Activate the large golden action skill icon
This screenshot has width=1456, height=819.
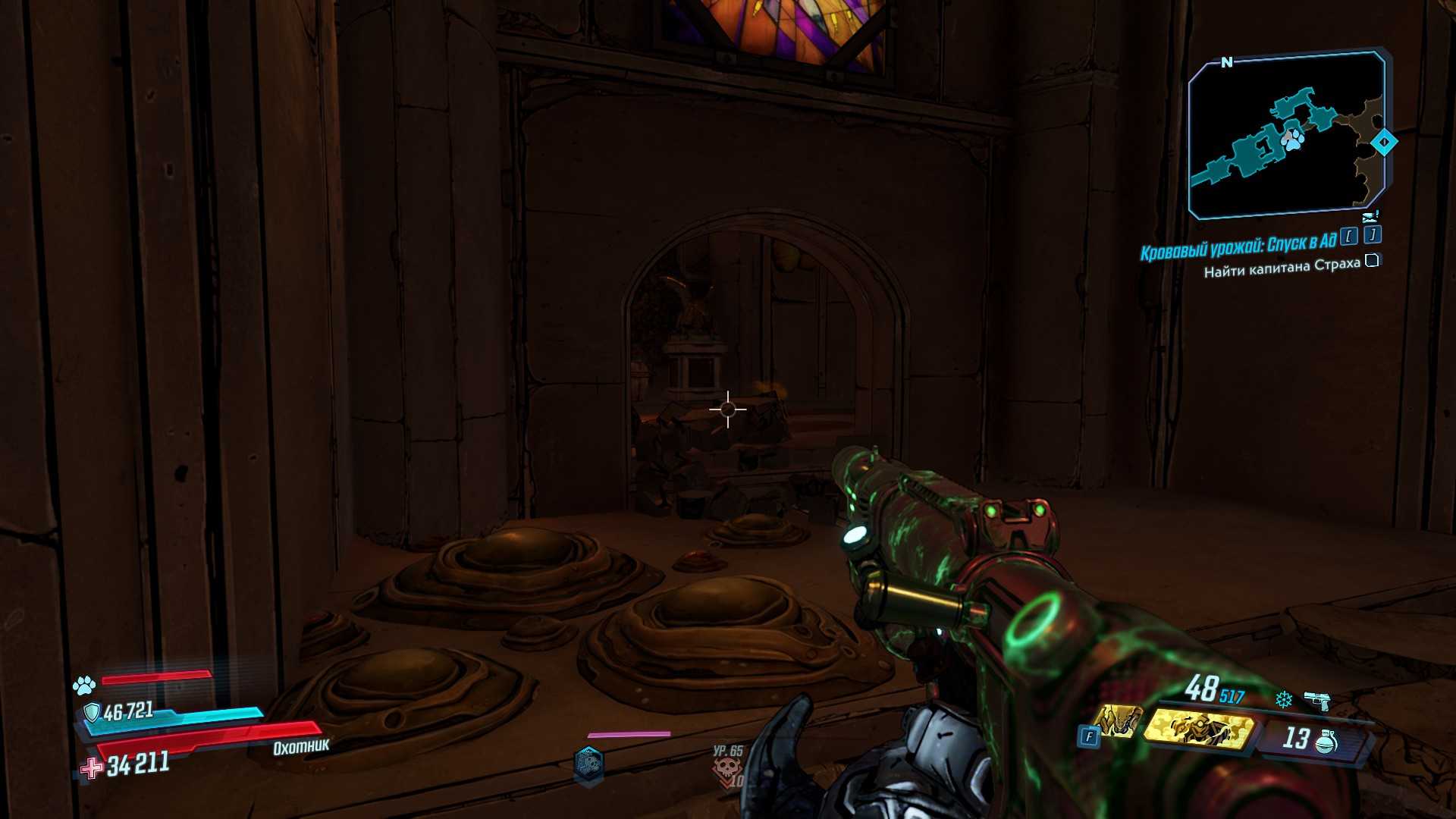1198,726
